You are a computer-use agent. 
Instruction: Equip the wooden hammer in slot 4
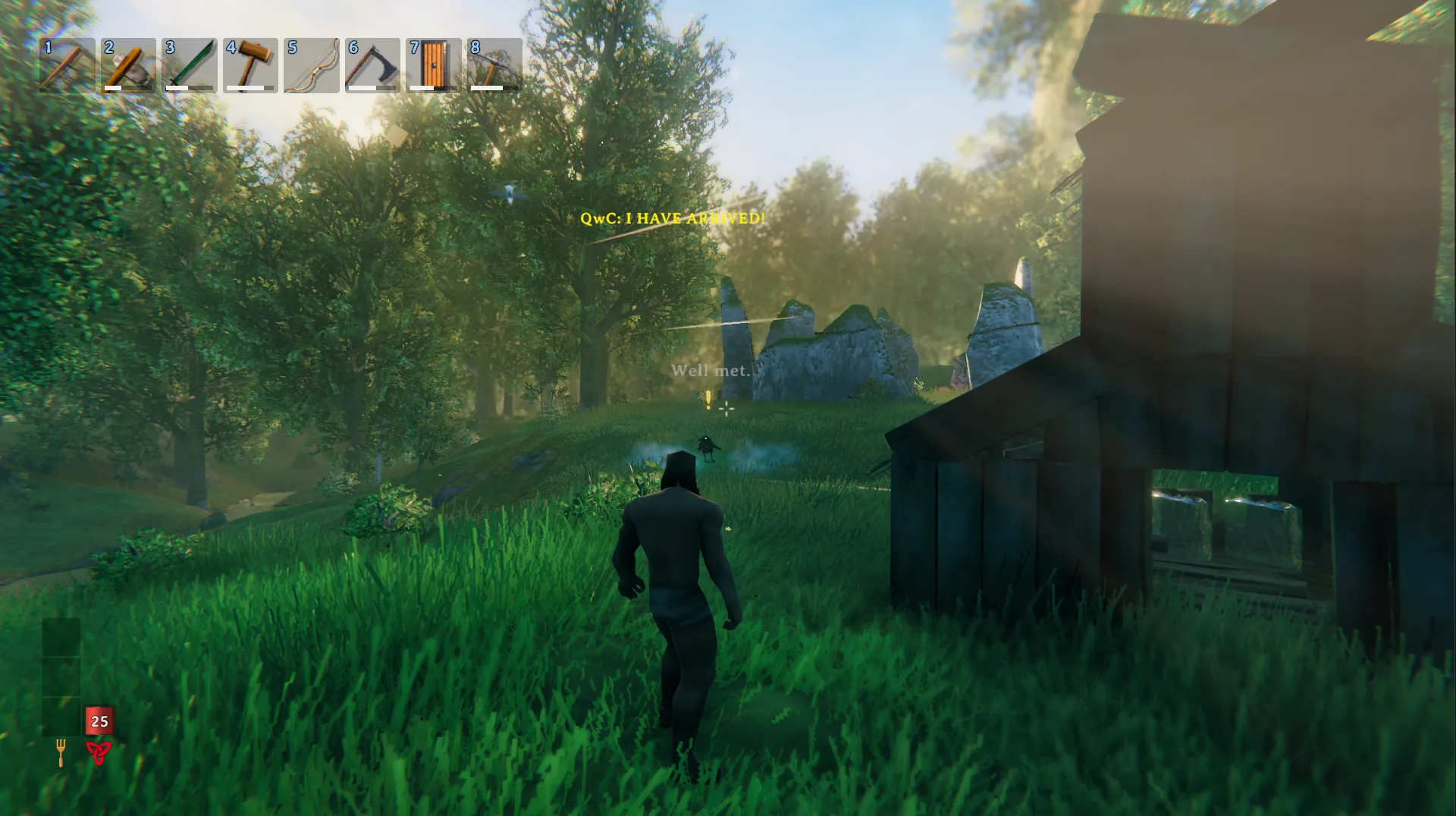tap(250, 65)
